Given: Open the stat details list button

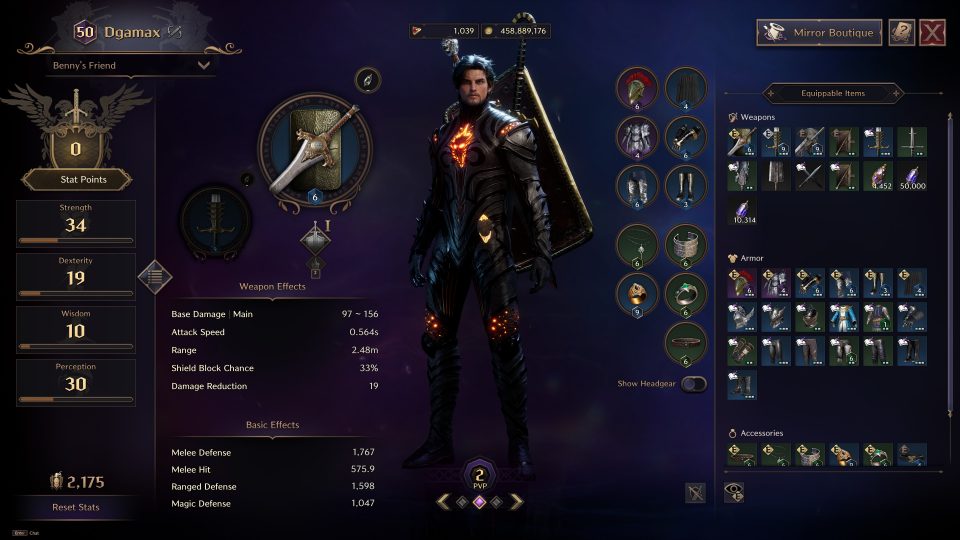Looking at the screenshot, I should [154, 275].
